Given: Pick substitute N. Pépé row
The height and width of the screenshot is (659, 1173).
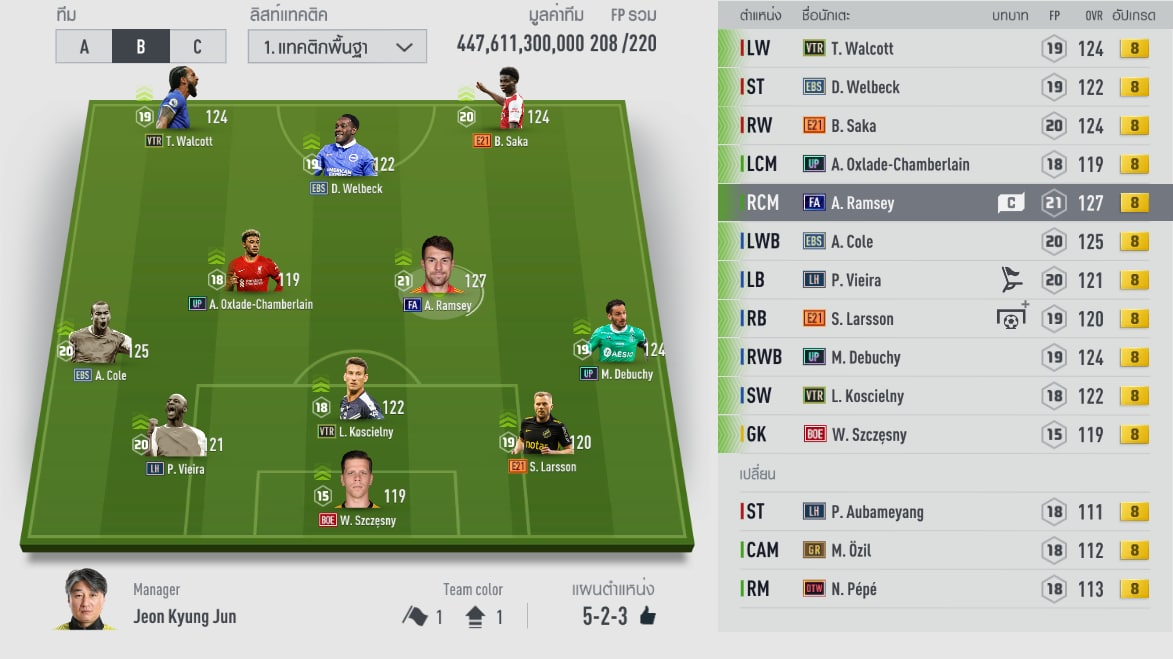Looking at the screenshot, I should pyautogui.click(x=944, y=589).
